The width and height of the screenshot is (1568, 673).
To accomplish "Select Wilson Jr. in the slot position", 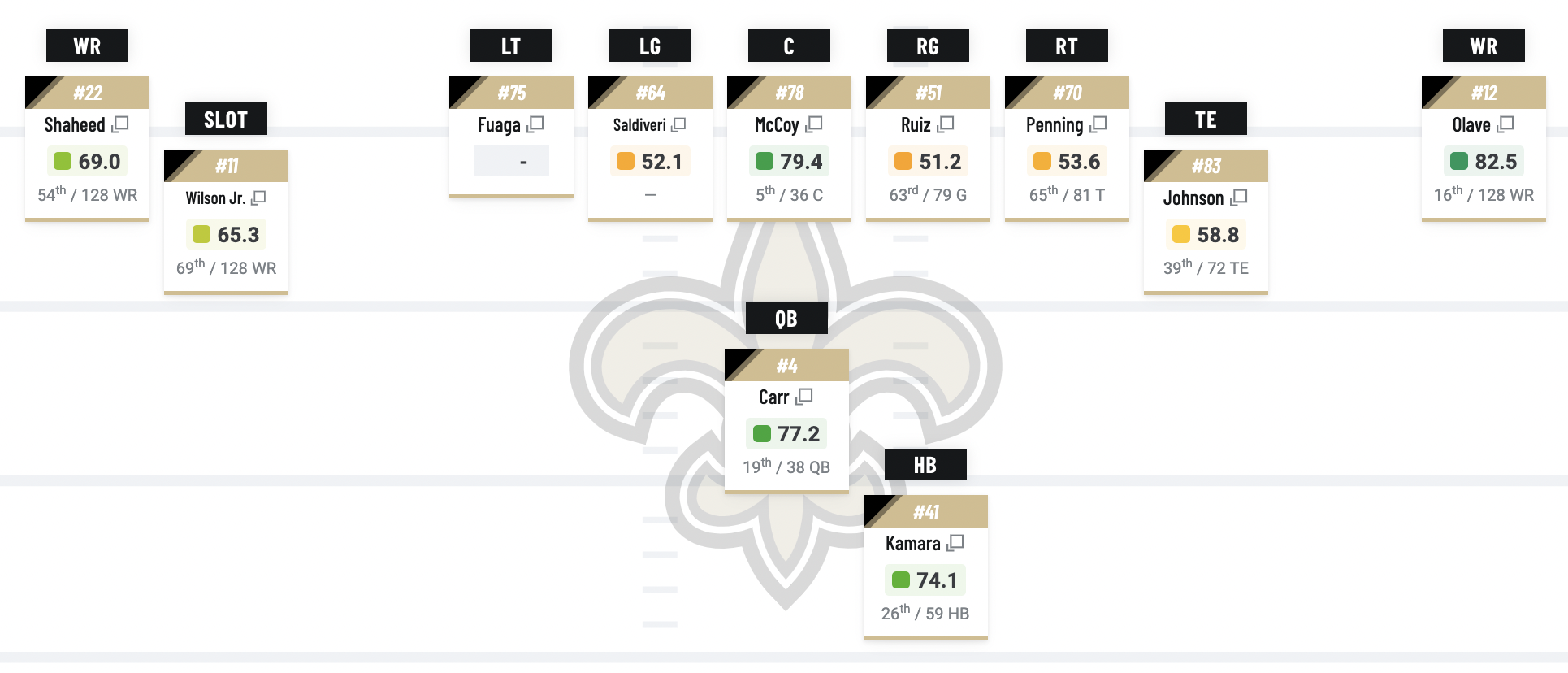I will point(215,198).
